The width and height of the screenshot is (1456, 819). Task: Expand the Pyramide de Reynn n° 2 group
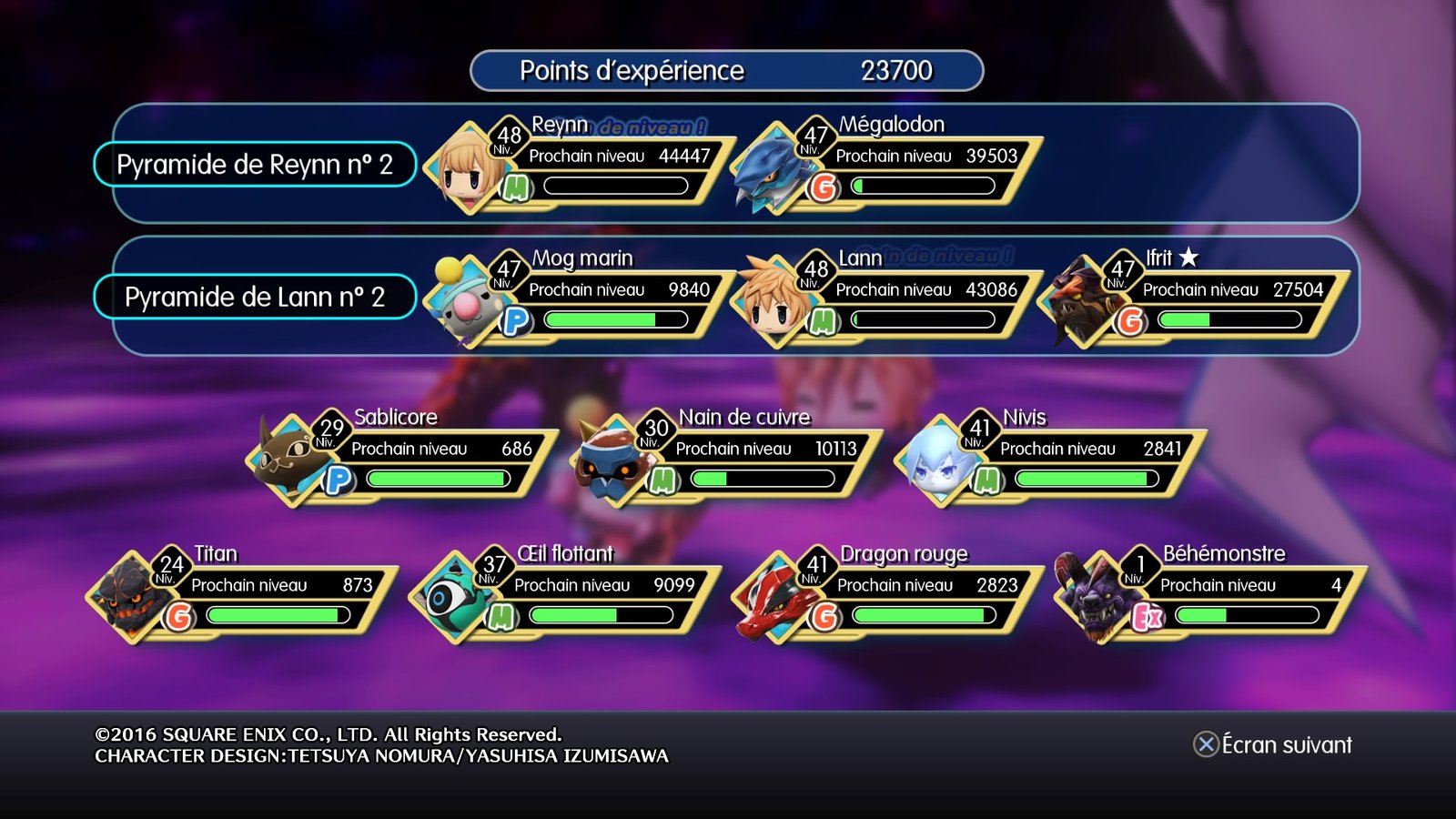coord(257,164)
